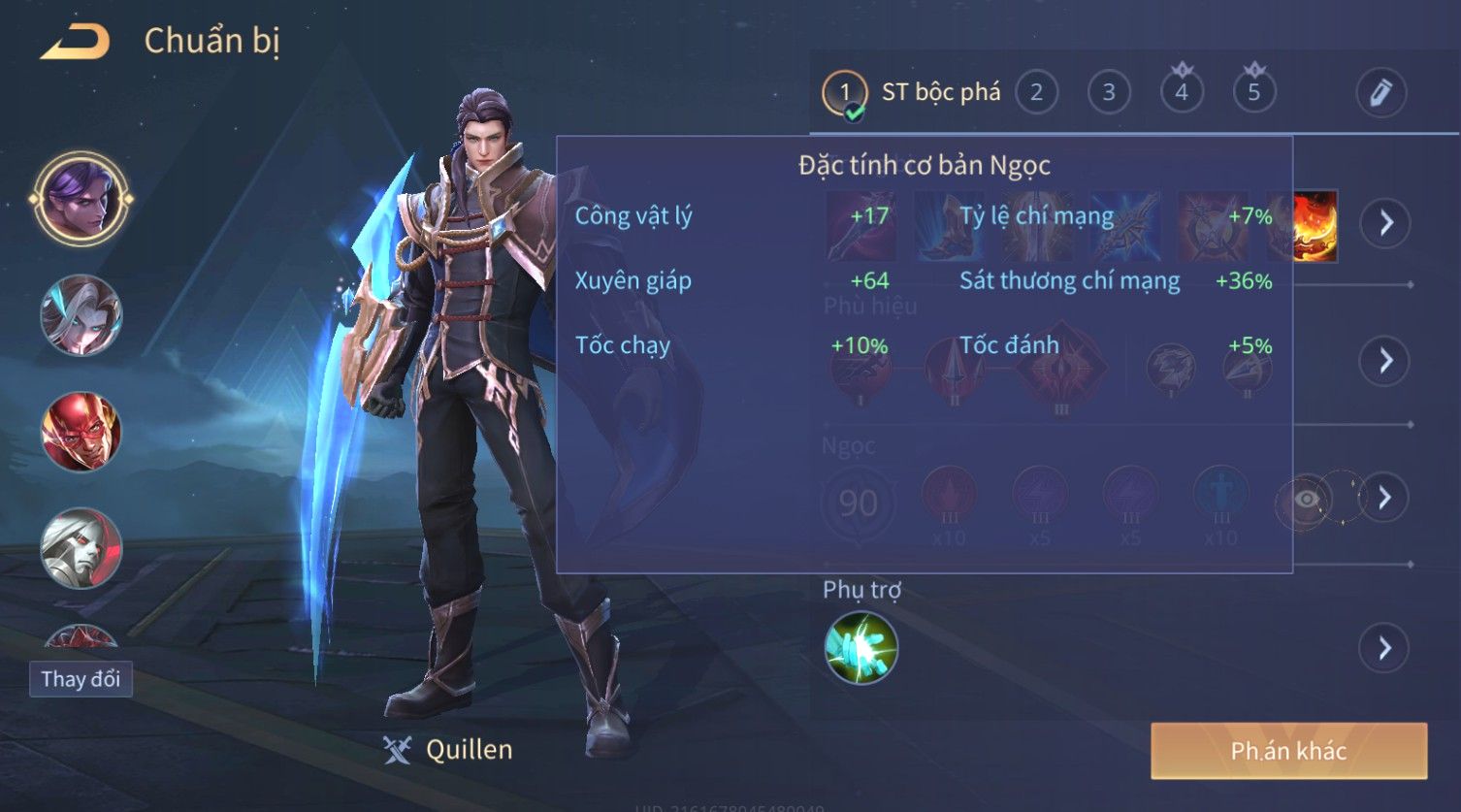Go back using the arrow button
1461x812 pixels.
(x=75, y=42)
